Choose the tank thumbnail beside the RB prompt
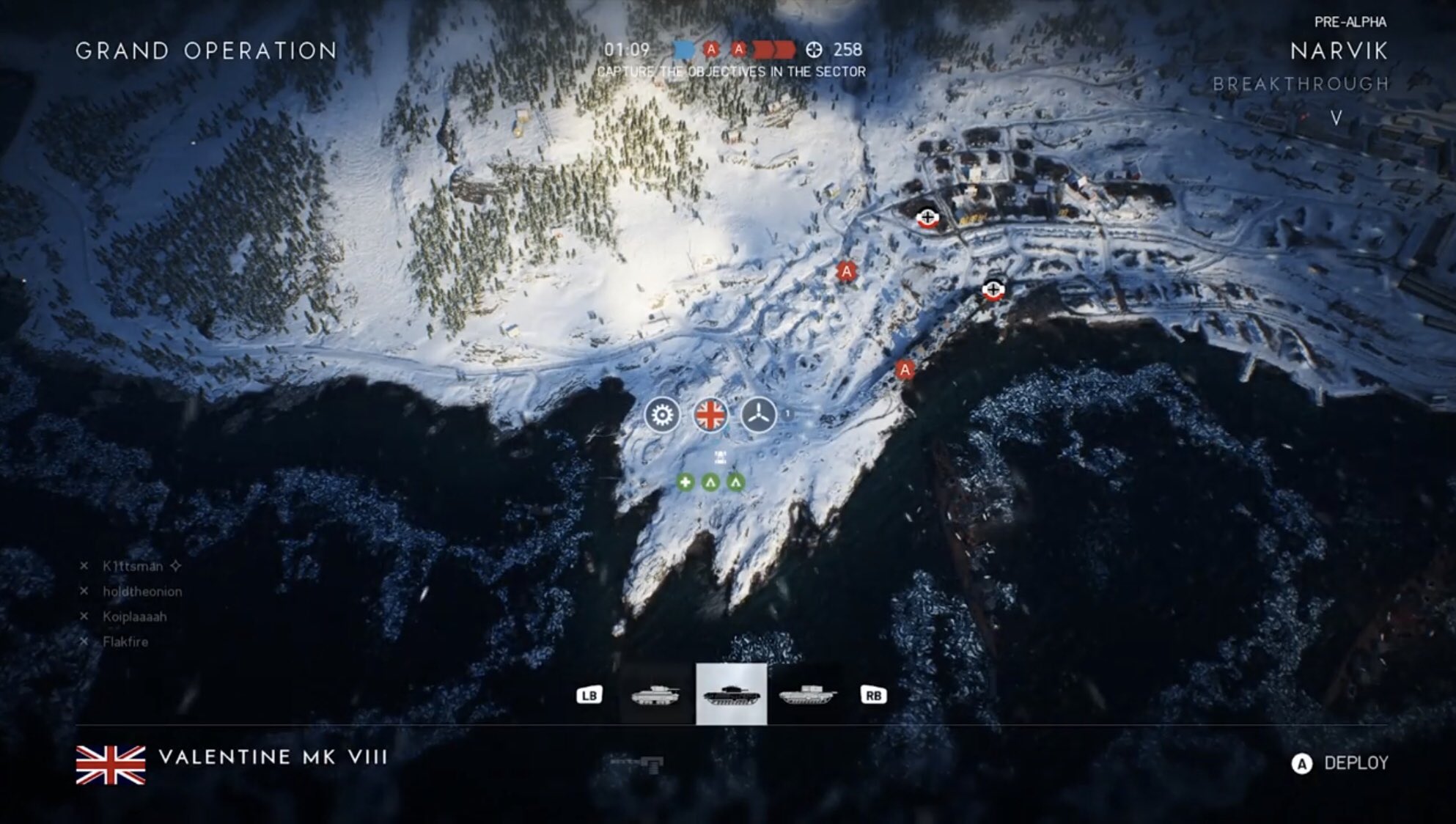The width and height of the screenshot is (1456, 824). click(807, 694)
